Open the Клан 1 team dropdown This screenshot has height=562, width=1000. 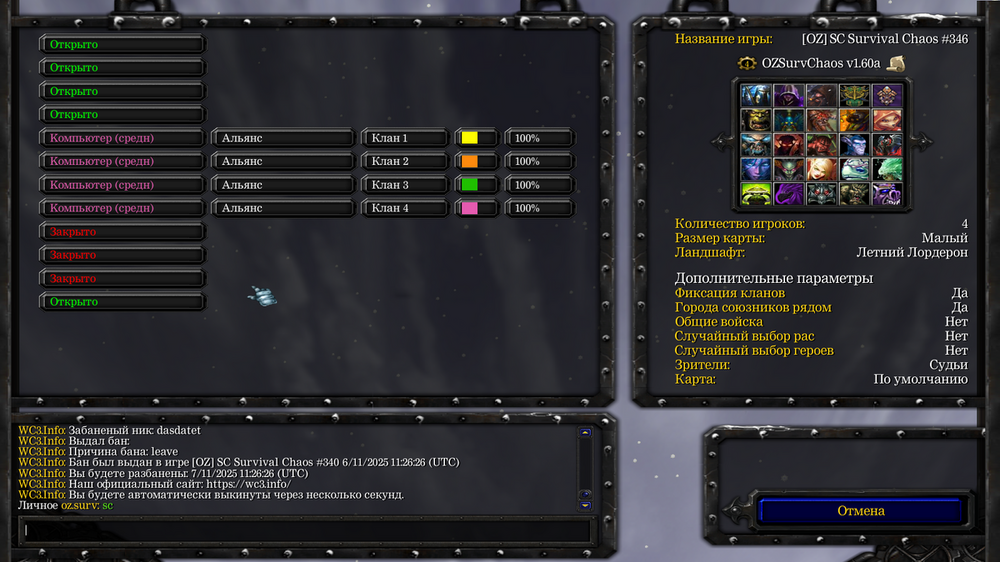pos(404,138)
